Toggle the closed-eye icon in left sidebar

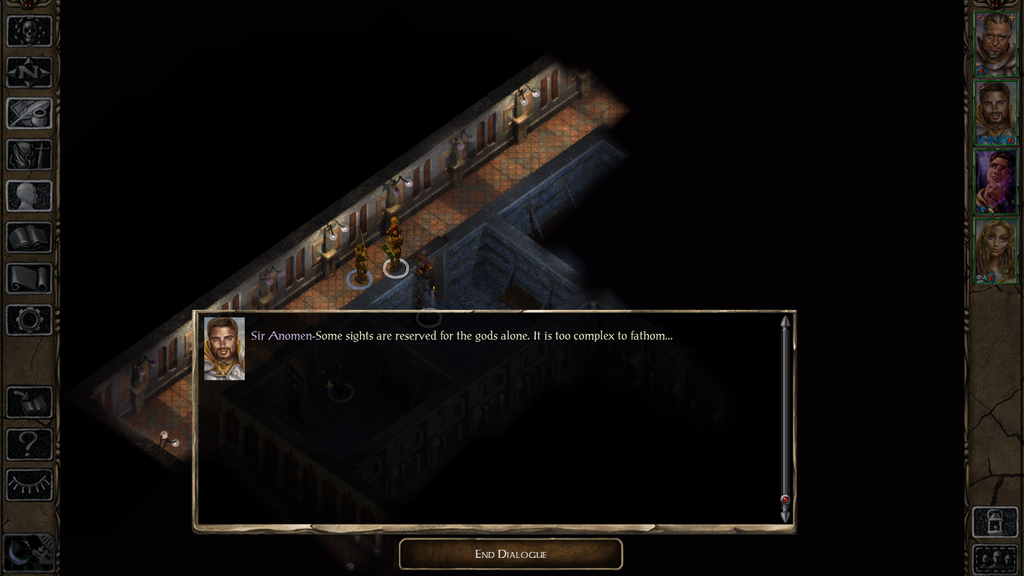coord(29,485)
